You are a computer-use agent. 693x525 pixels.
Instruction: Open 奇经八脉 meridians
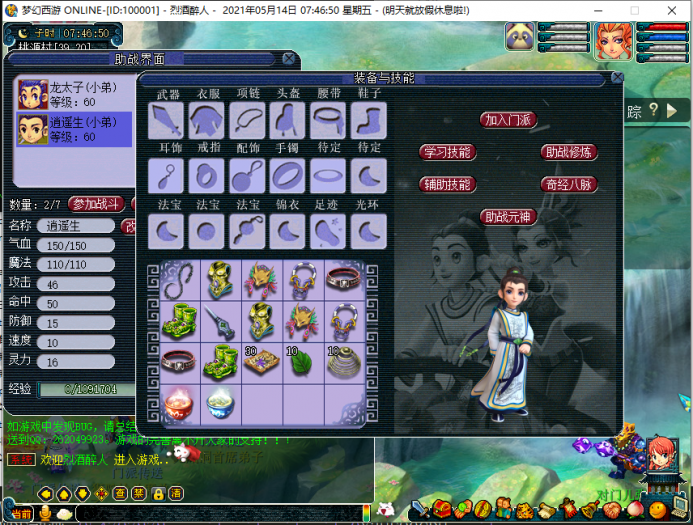point(569,184)
